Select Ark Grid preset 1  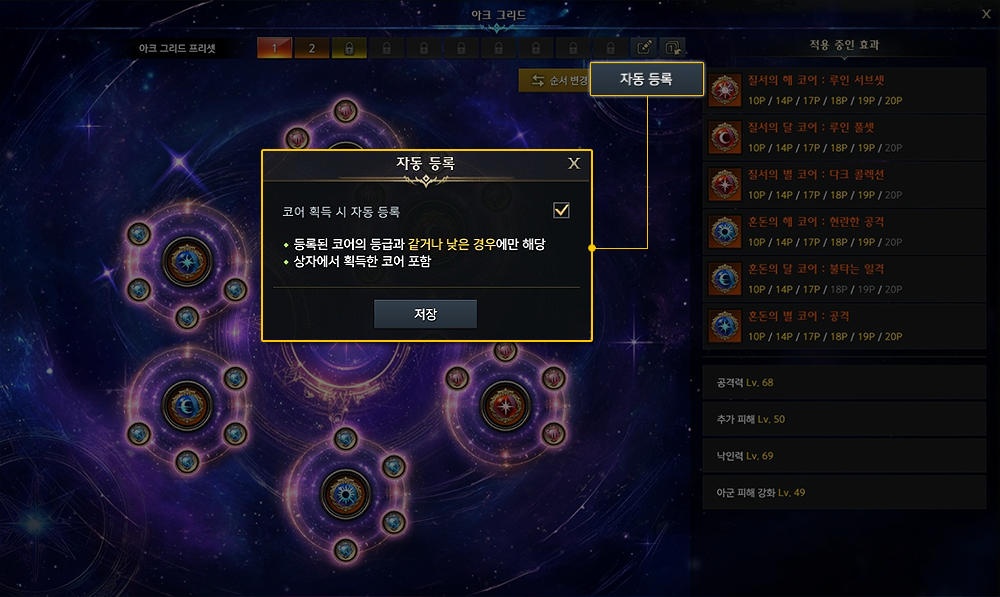tap(274, 48)
